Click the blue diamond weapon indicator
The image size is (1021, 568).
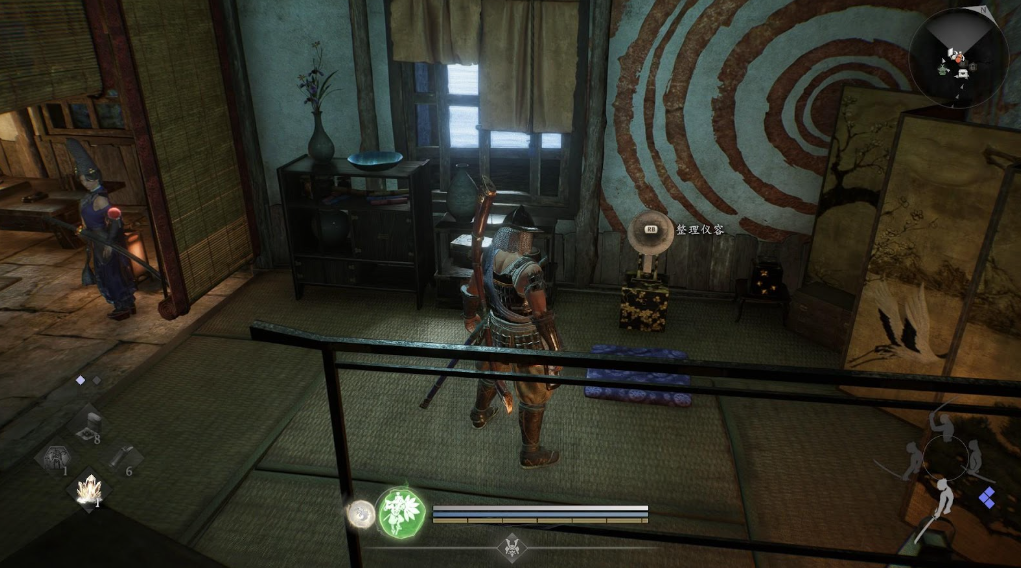tap(987, 497)
